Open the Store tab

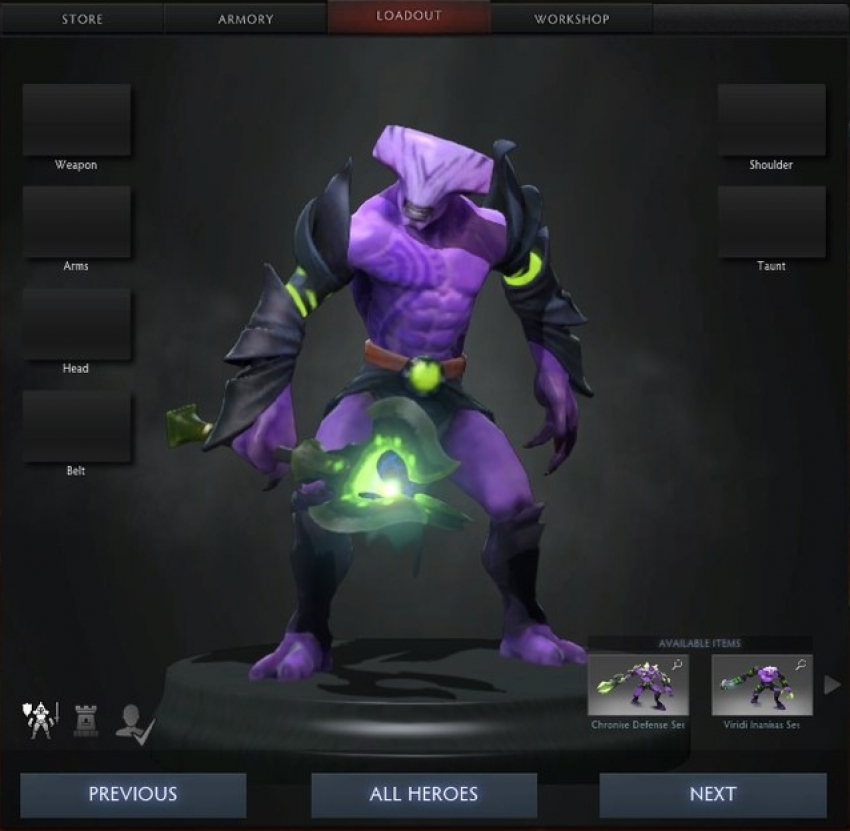[83, 19]
